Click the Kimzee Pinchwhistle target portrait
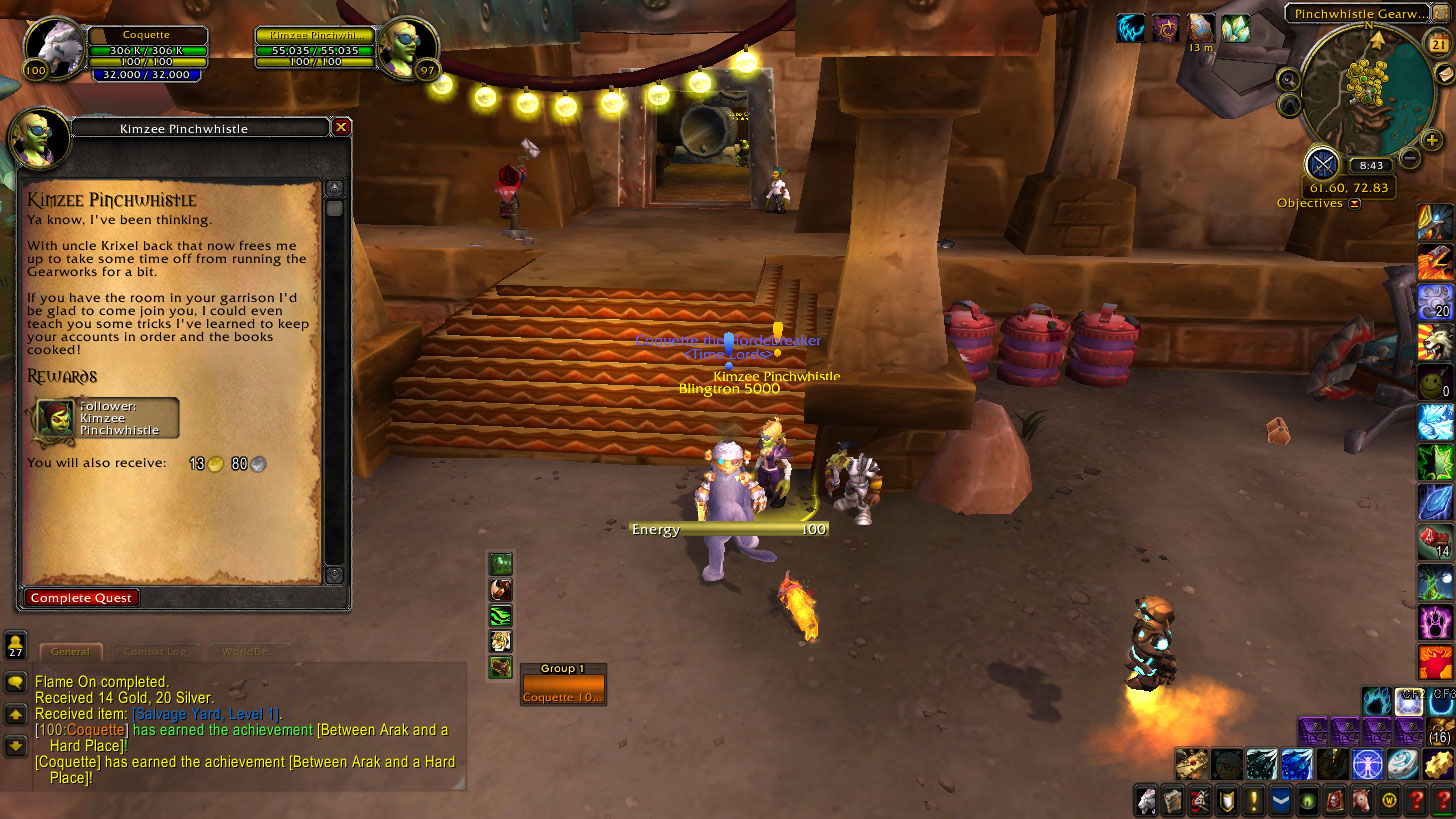 click(408, 47)
